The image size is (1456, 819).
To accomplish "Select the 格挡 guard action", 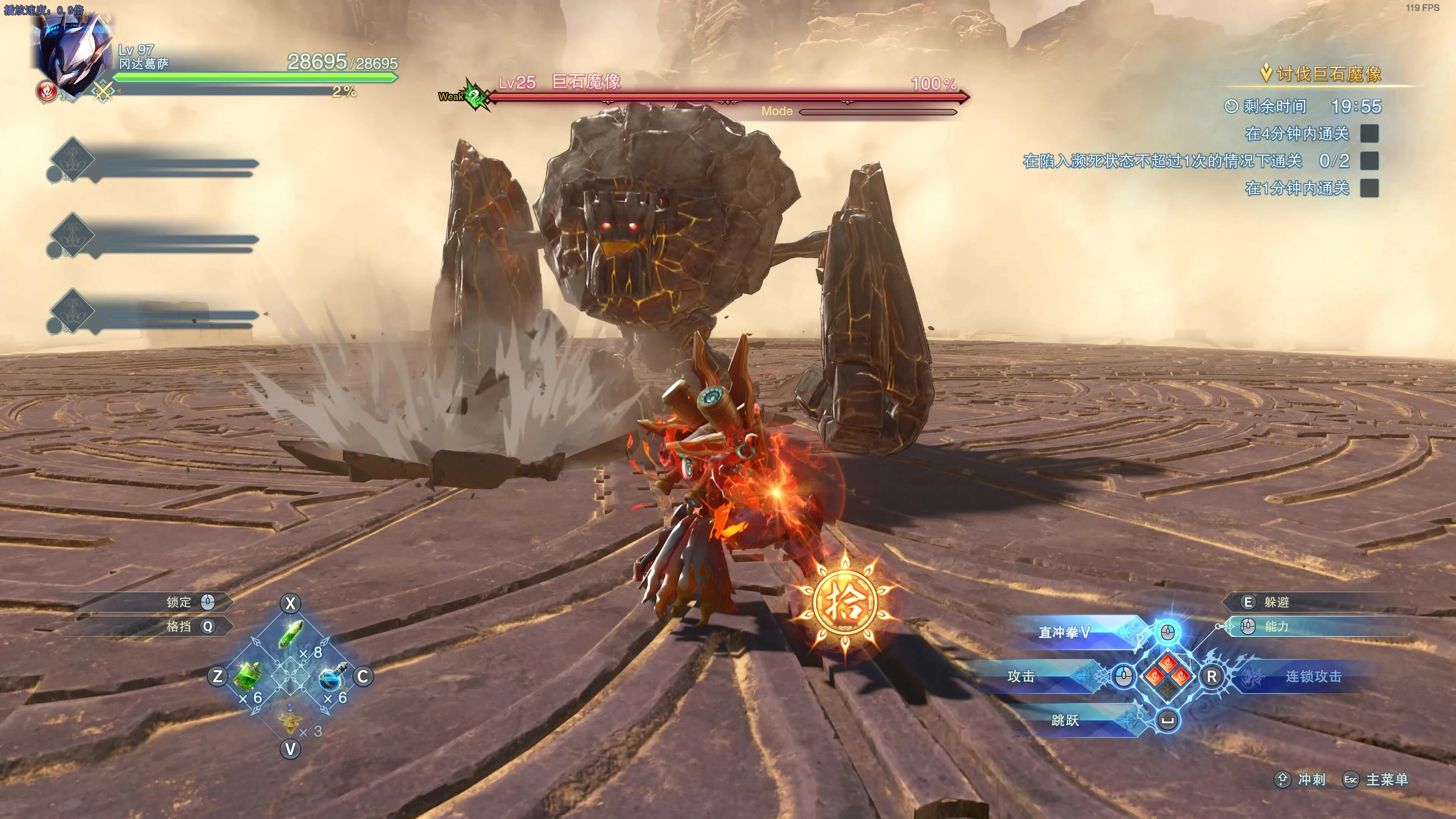I will pos(179,626).
